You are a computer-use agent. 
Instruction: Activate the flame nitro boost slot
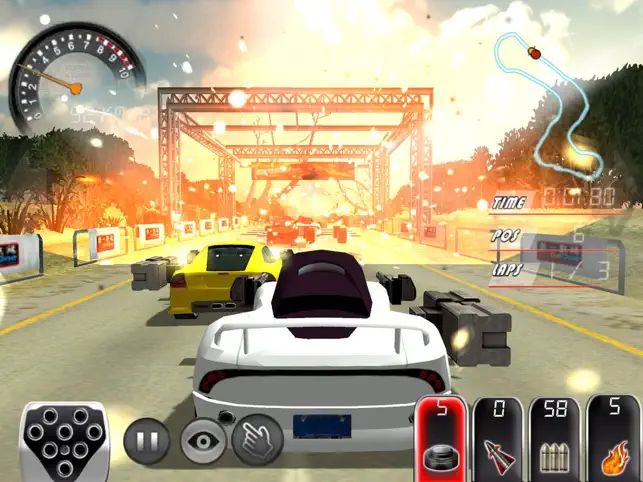click(x=610, y=438)
